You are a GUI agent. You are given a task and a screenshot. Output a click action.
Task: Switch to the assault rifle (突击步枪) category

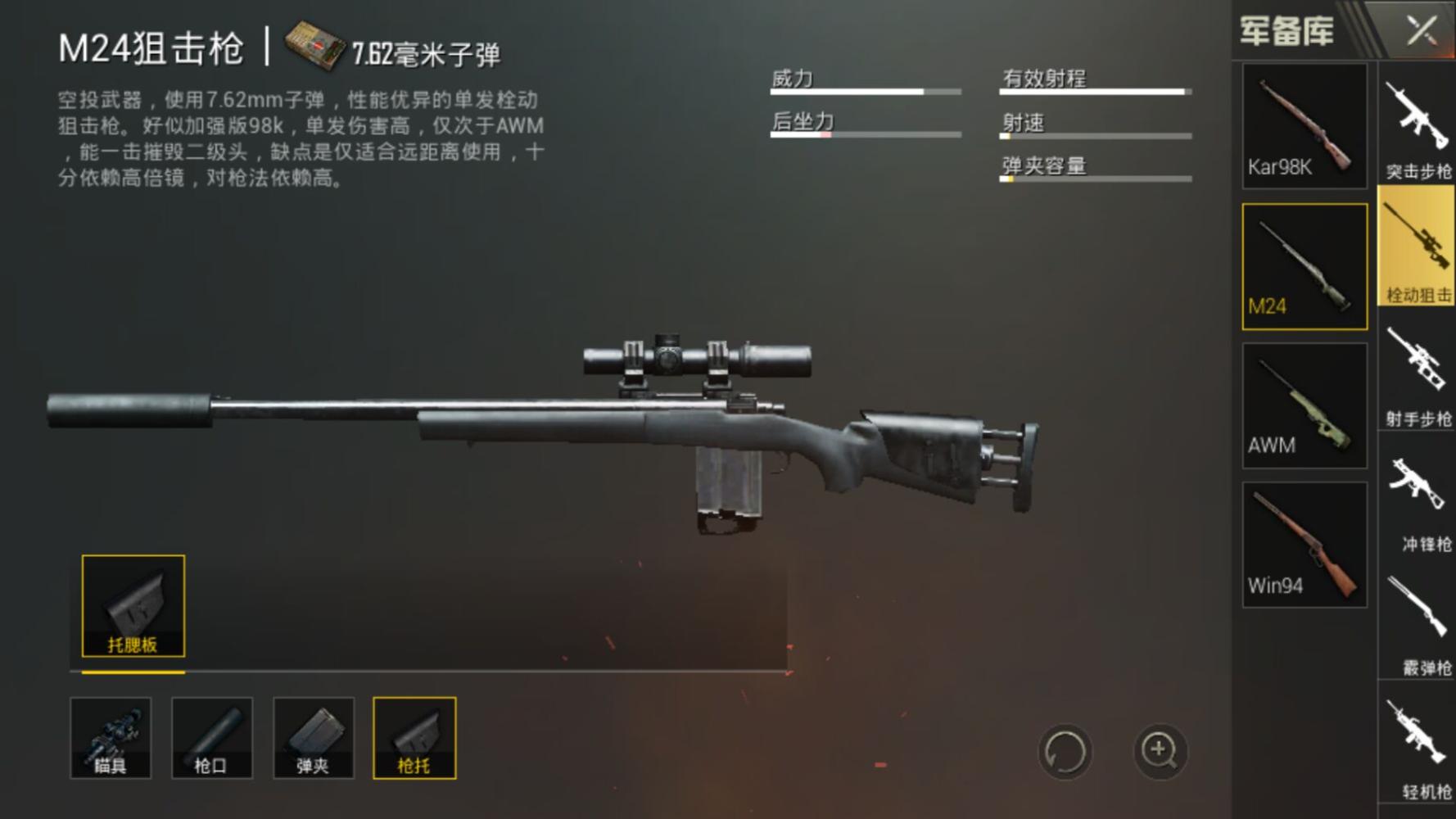click(x=1418, y=127)
